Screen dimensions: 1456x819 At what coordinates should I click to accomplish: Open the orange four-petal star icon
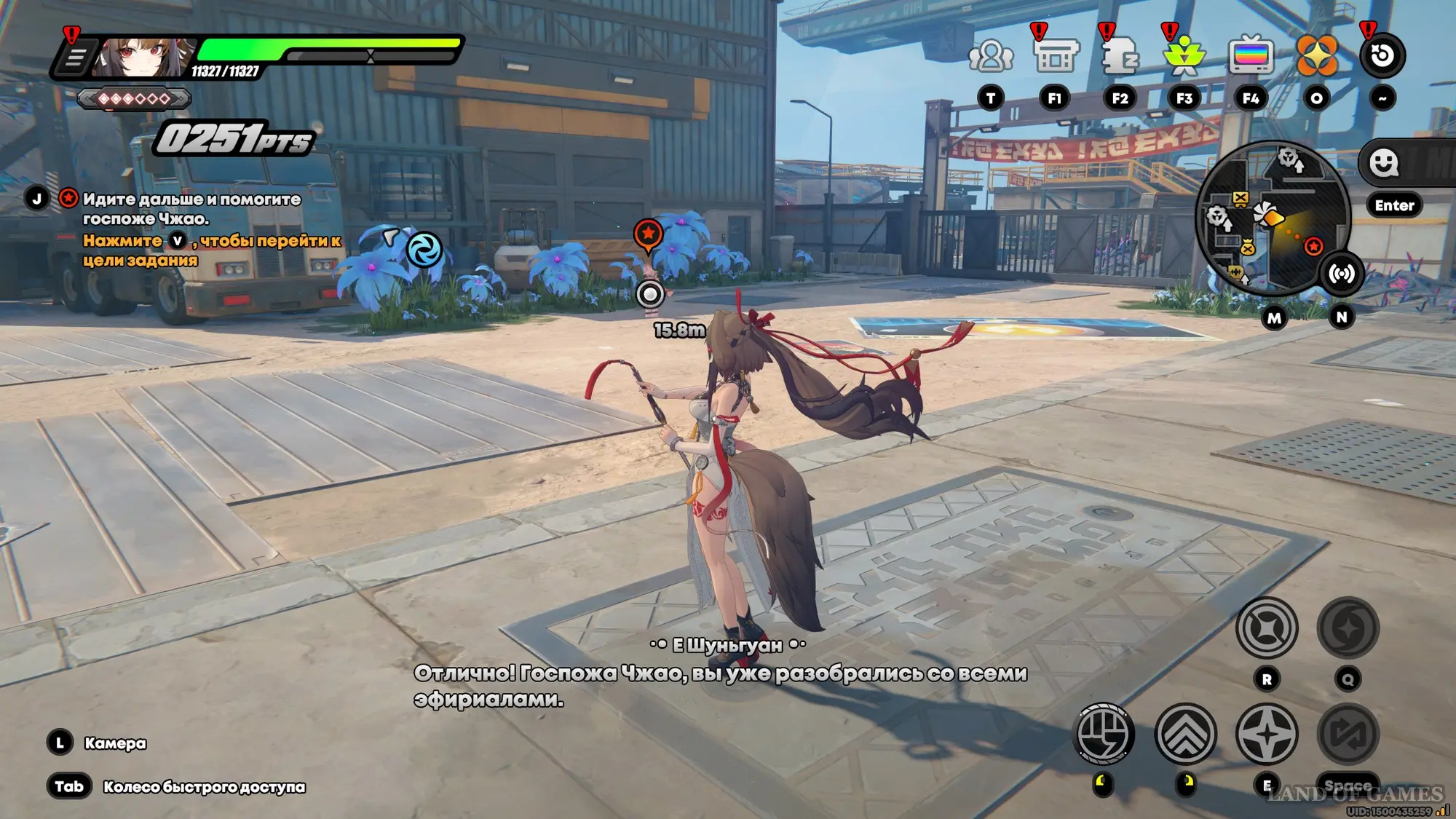1316,56
